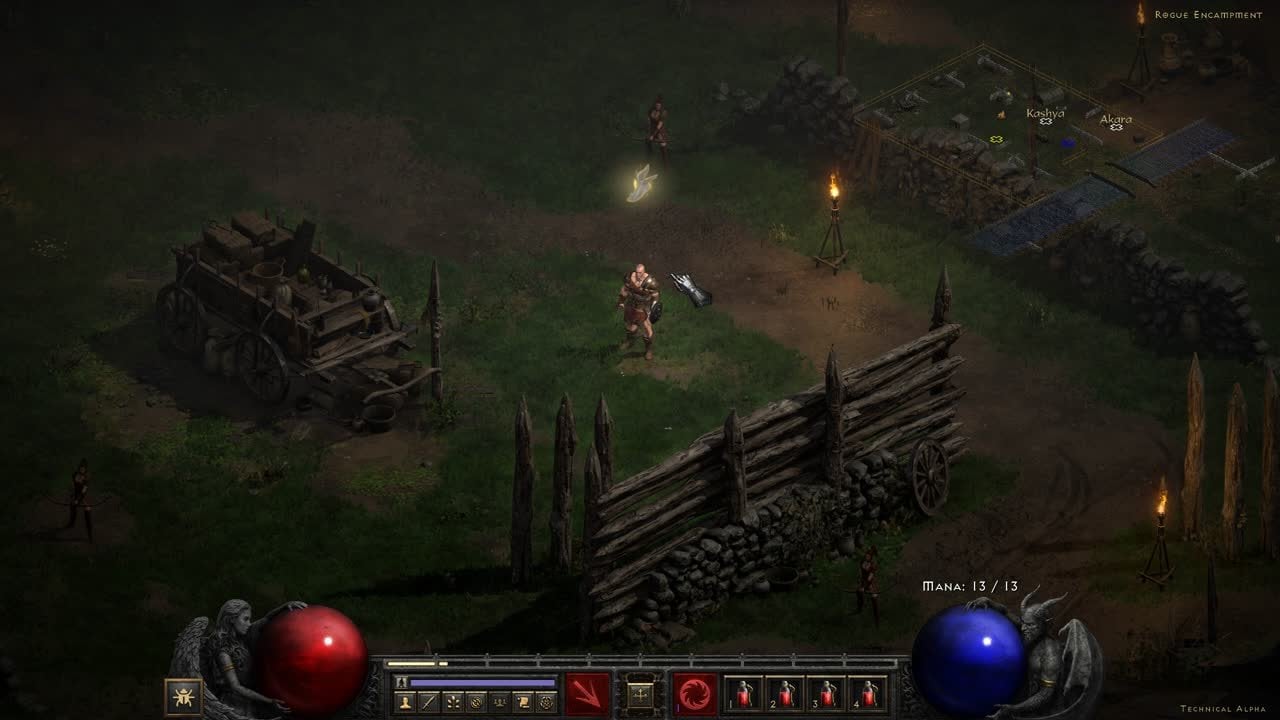Screen dimensions: 1280x720
Task: Drink the potion in belt slot 1
Action: 743,695
